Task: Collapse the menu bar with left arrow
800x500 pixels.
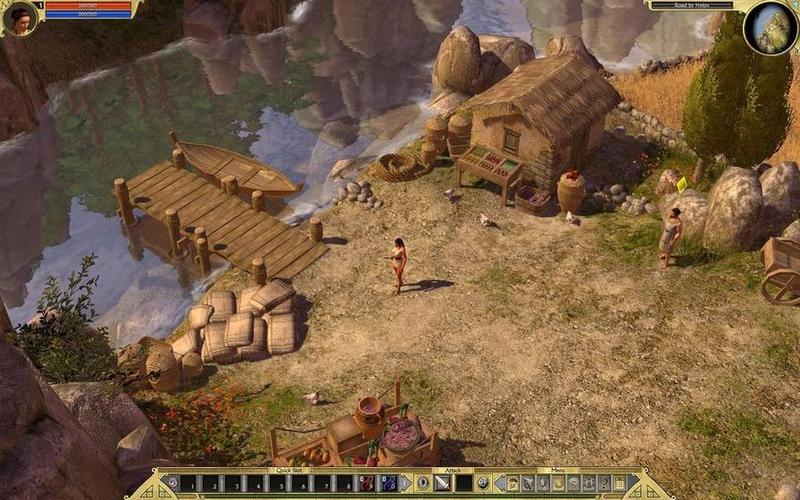Action: tap(498, 484)
